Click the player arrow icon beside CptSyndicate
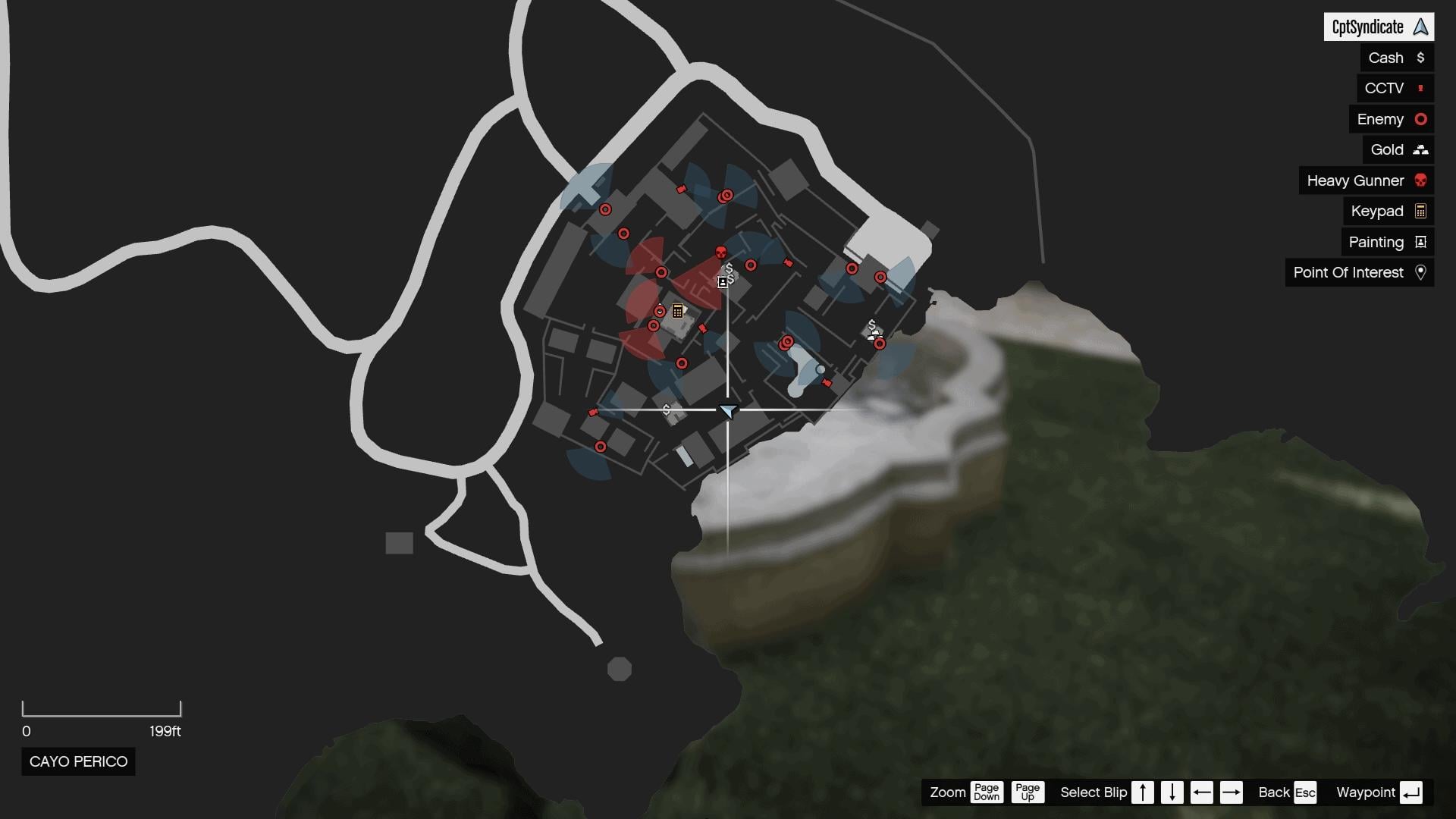 [1420, 27]
